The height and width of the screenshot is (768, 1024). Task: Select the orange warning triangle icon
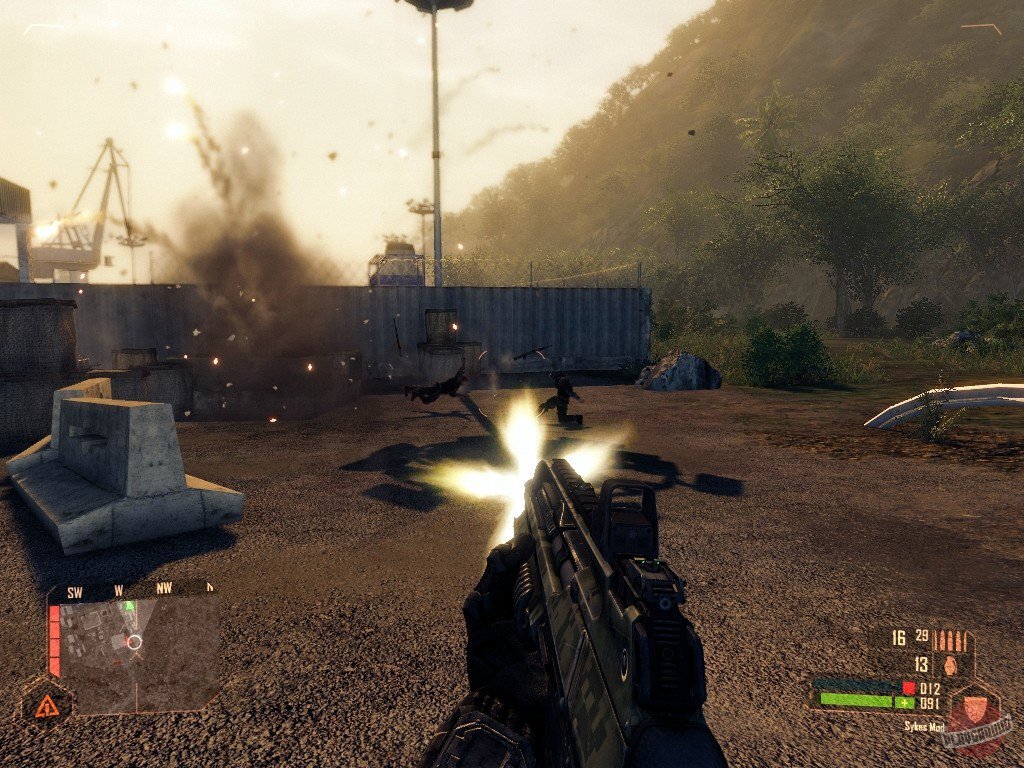46,707
